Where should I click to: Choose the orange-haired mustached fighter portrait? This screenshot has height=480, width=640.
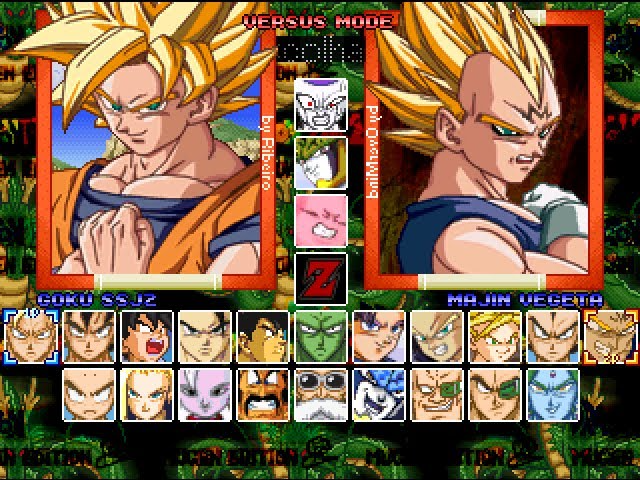click(262, 393)
